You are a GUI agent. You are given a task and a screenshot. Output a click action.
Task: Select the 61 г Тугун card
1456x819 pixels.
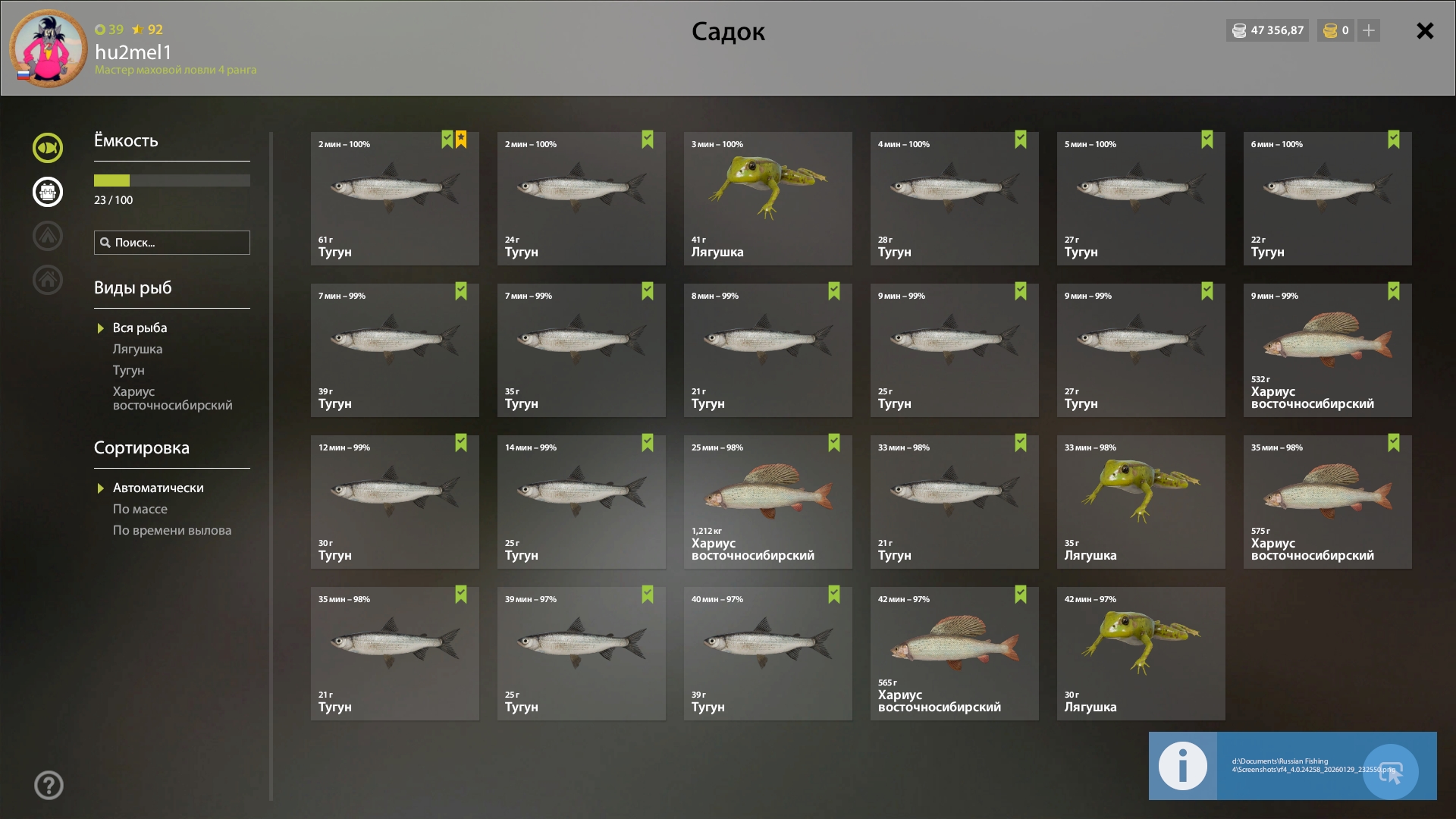(x=394, y=199)
